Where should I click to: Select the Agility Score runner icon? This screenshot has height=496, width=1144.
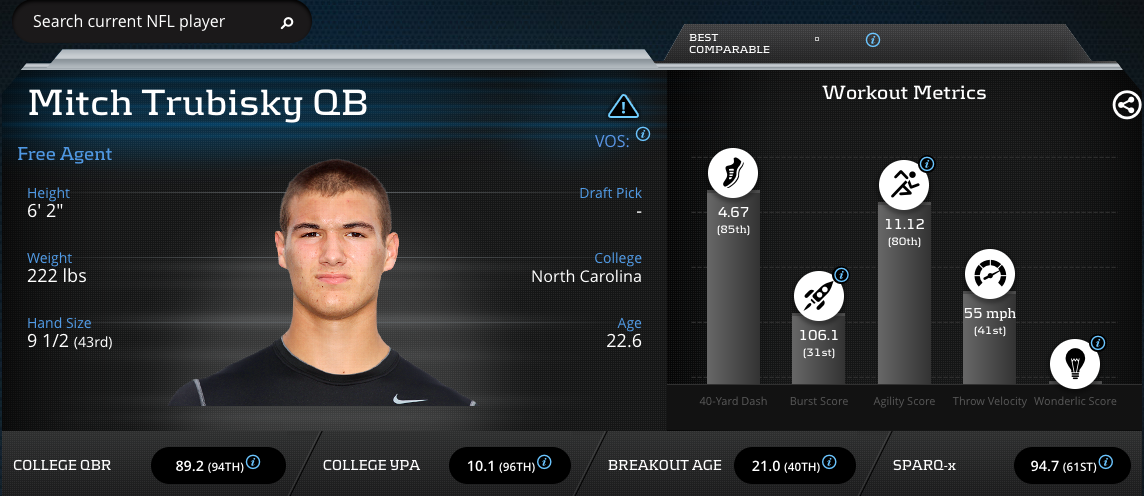point(904,183)
